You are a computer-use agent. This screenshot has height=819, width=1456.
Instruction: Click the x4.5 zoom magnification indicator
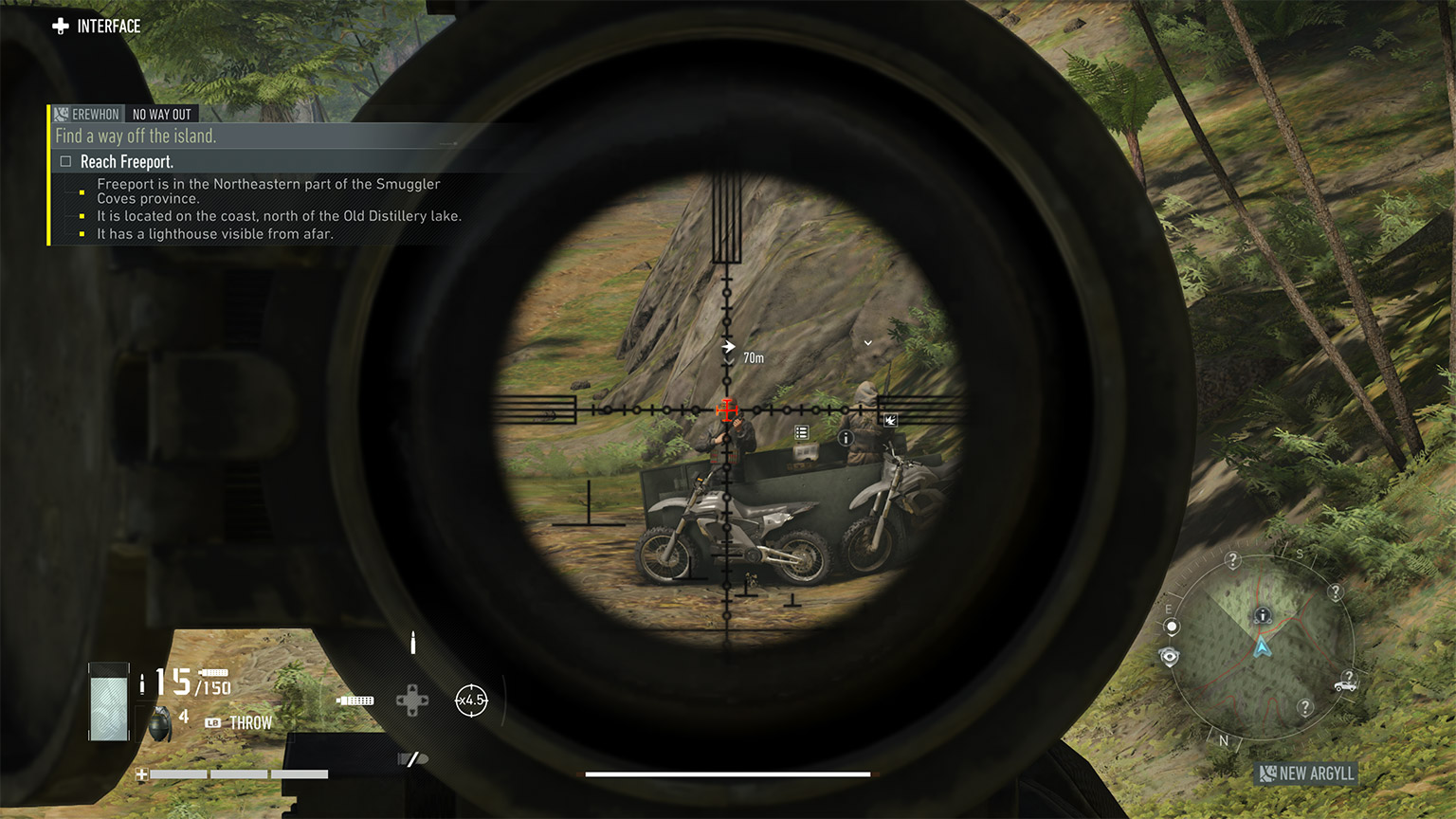pos(471,700)
